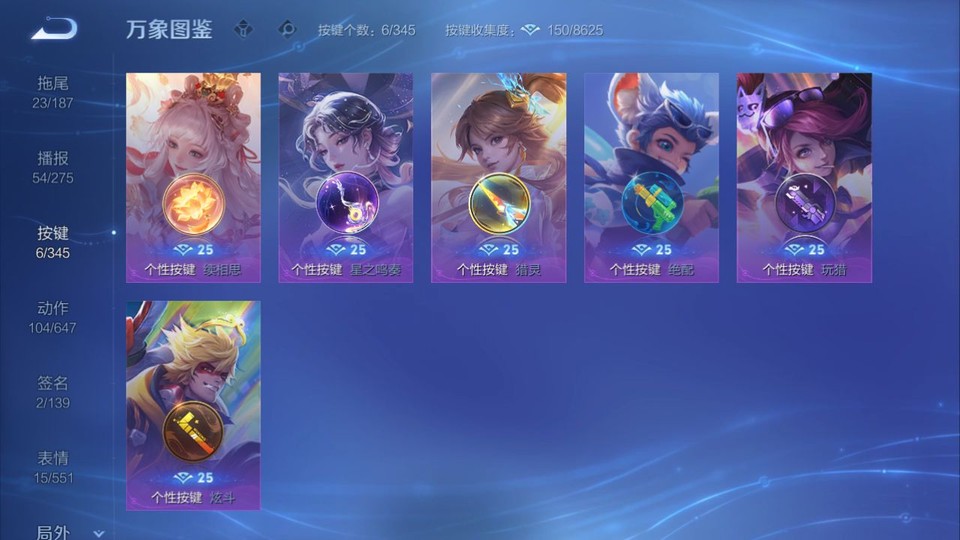This screenshot has height=540, width=960.
Task: Select the 按键 category tab
Action: (x=53, y=241)
